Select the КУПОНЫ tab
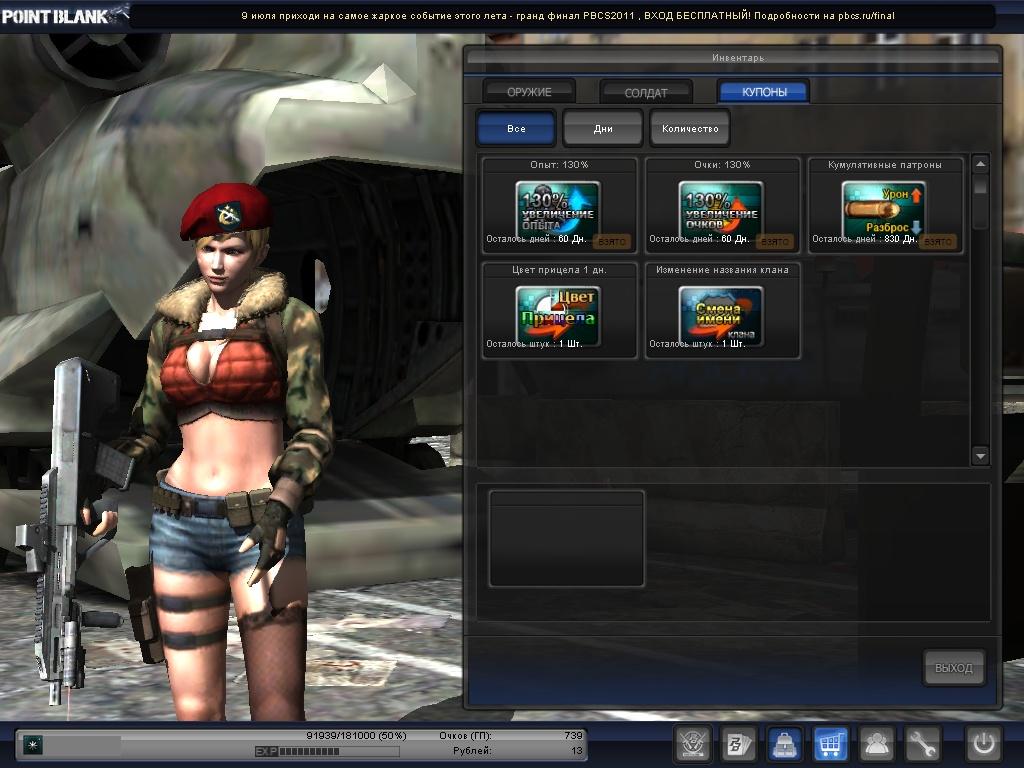The image size is (1024, 768). click(763, 92)
